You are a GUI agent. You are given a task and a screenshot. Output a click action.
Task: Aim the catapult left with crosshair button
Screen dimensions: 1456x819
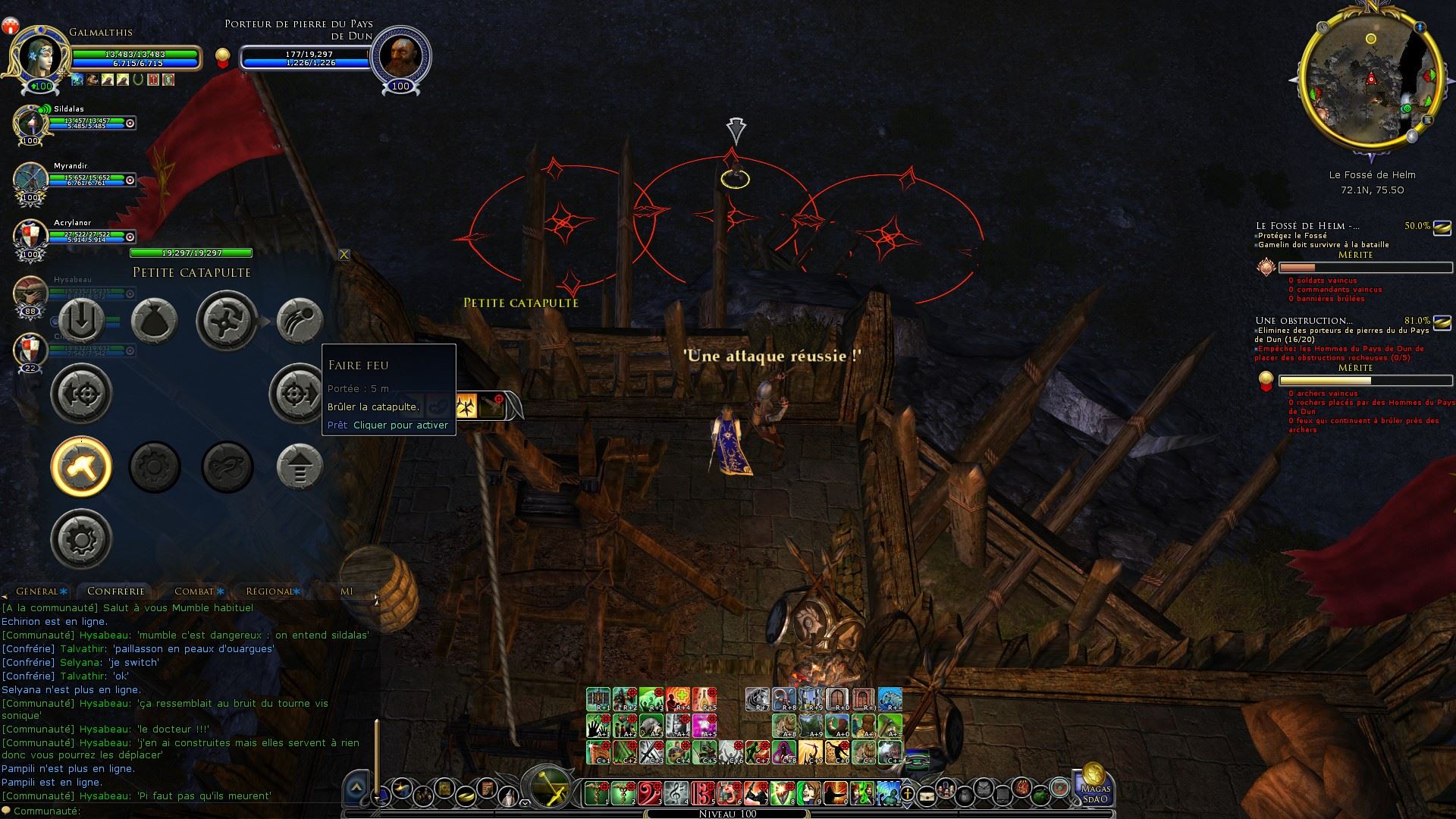tap(81, 394)
